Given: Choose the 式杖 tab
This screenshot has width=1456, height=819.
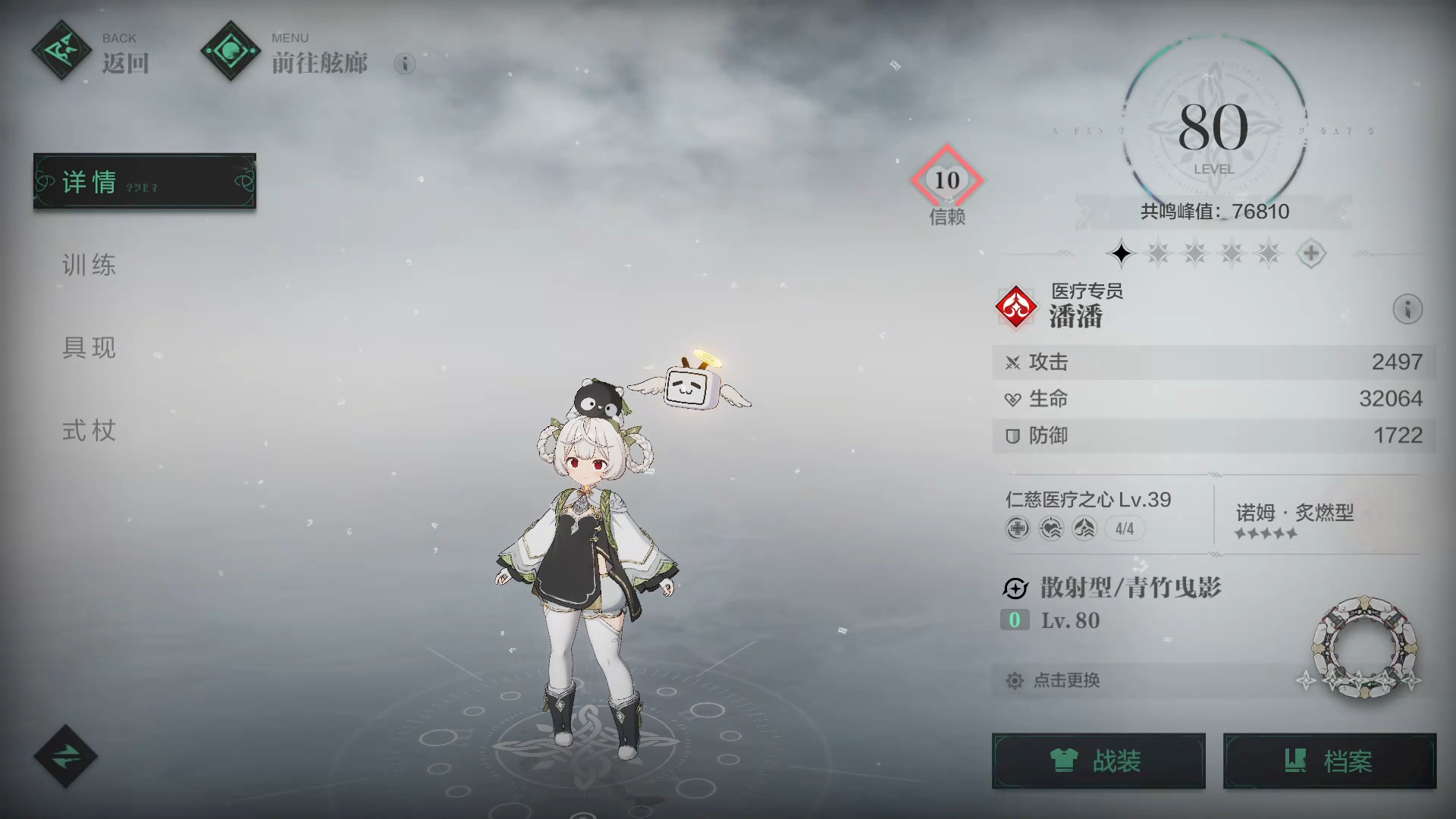Looking at the screenshot, I should click(x=89, y=431).
